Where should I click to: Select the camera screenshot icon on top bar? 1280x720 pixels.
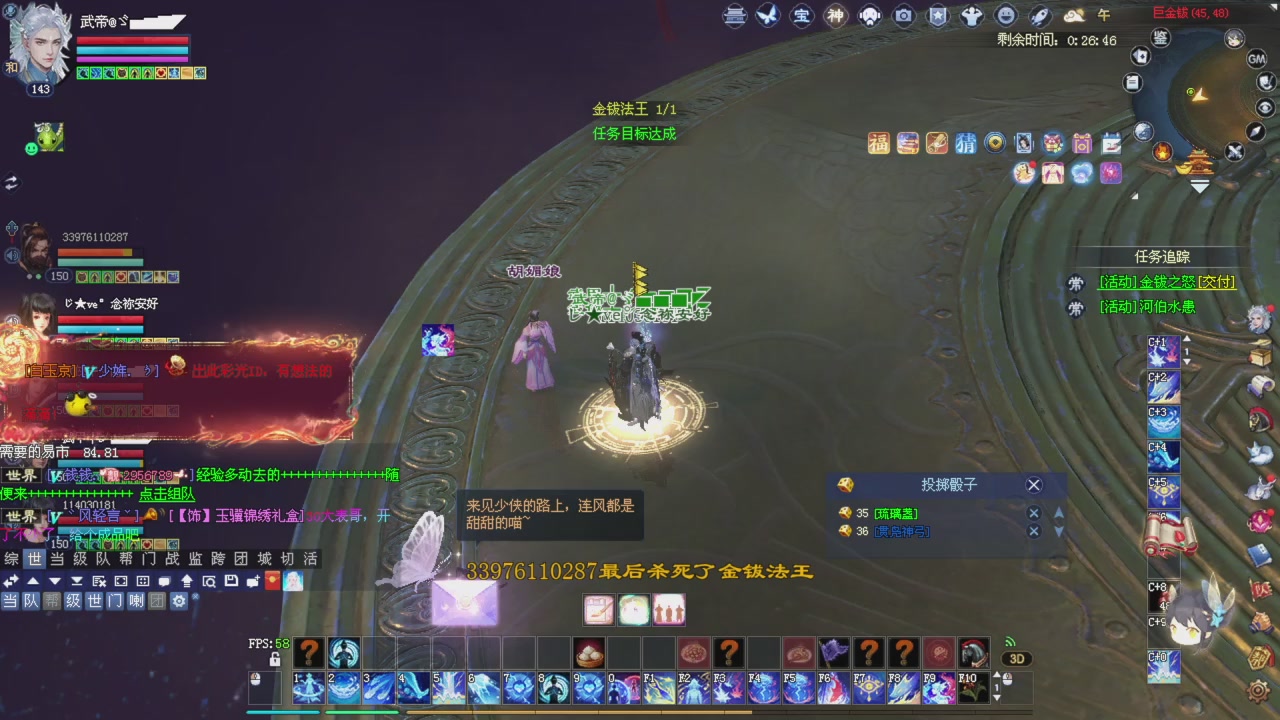coord(903,16)
